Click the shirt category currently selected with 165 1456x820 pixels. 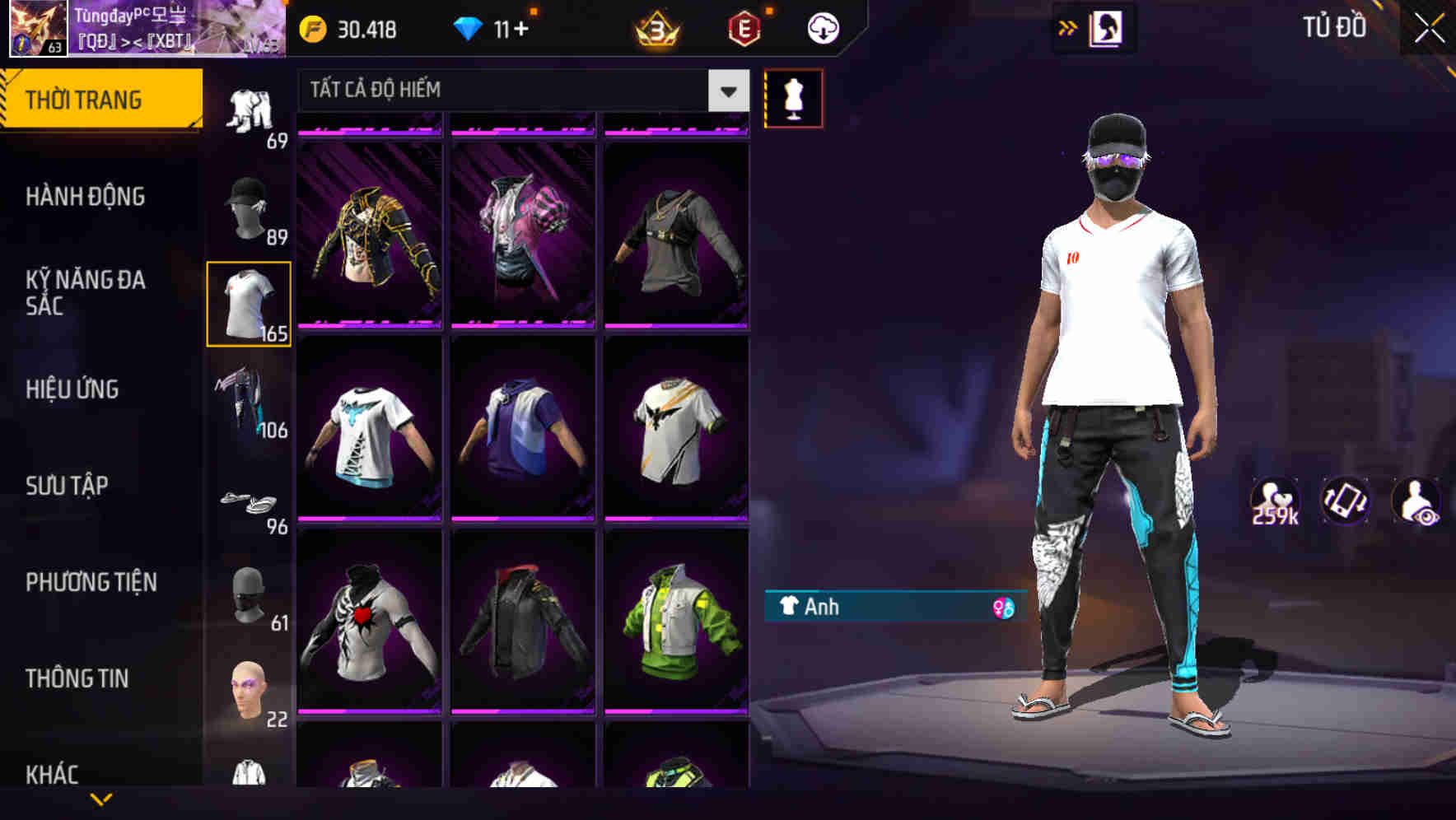click(248, 303)
